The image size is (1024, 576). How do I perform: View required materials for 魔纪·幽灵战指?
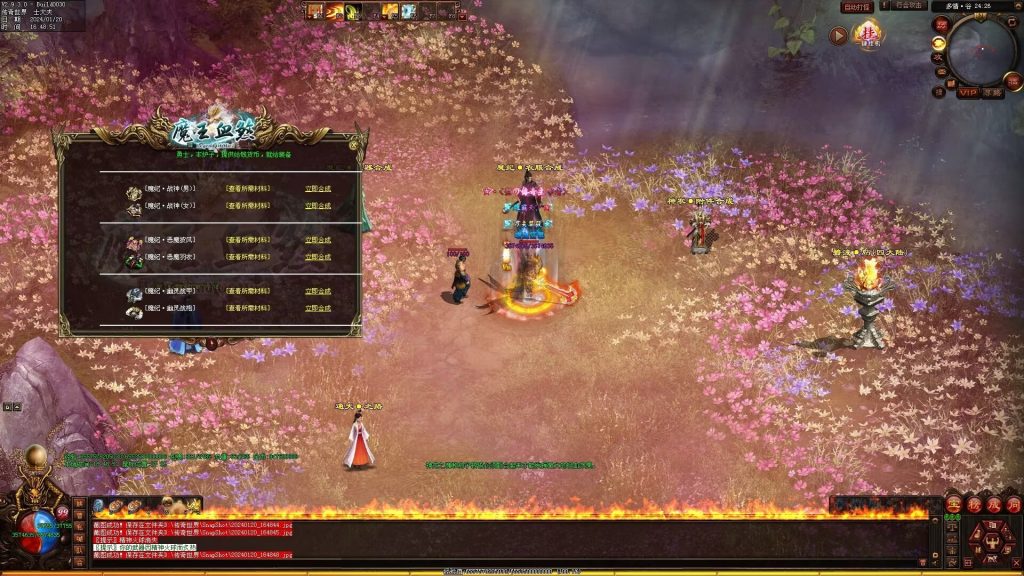tap(247, 309)
